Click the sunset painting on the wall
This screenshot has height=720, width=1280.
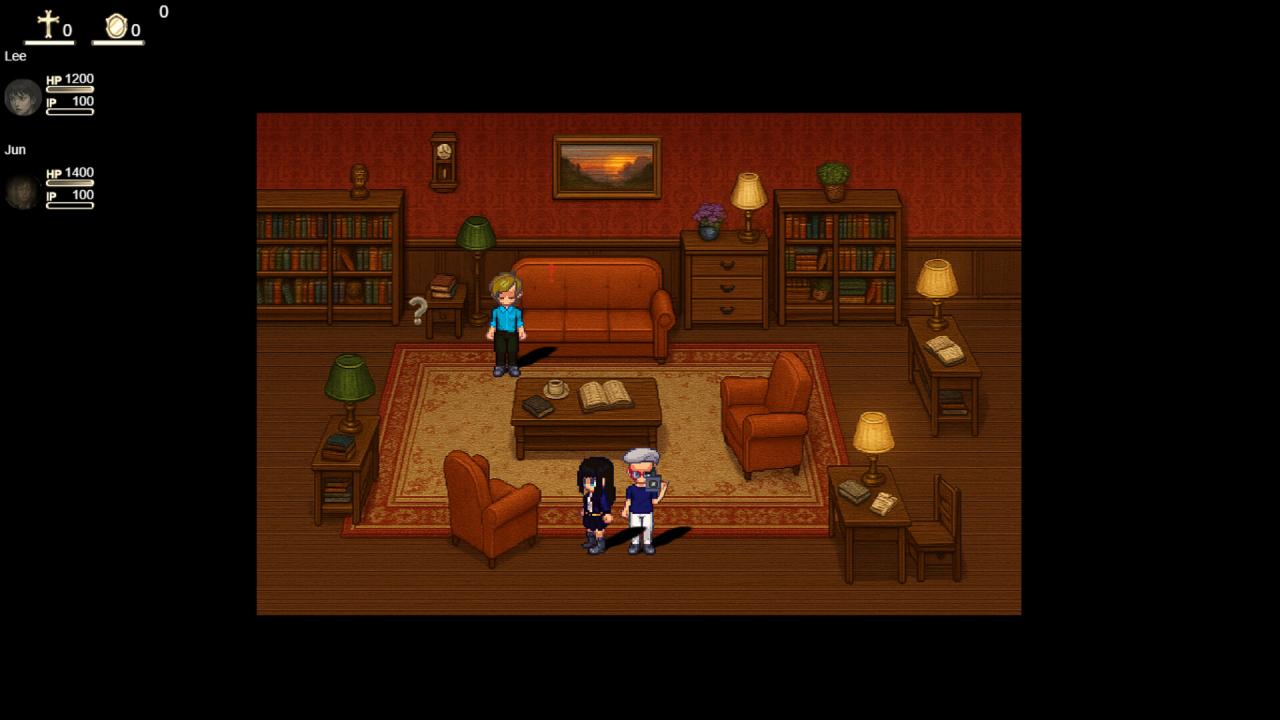pyautogui.click(x=606, y=166)
